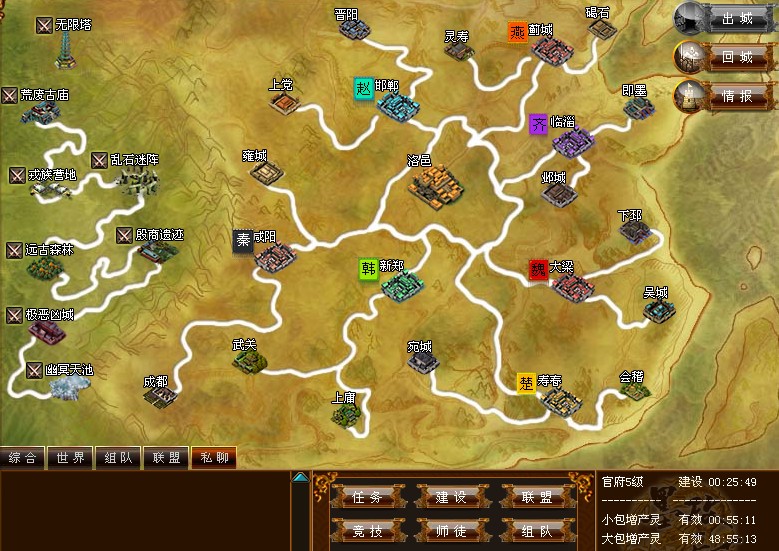Image resolution: width=779 pixels, height=551 pixels.
Task: Expand the chat panel with the arrow
Action: click(x=300, y=478)
